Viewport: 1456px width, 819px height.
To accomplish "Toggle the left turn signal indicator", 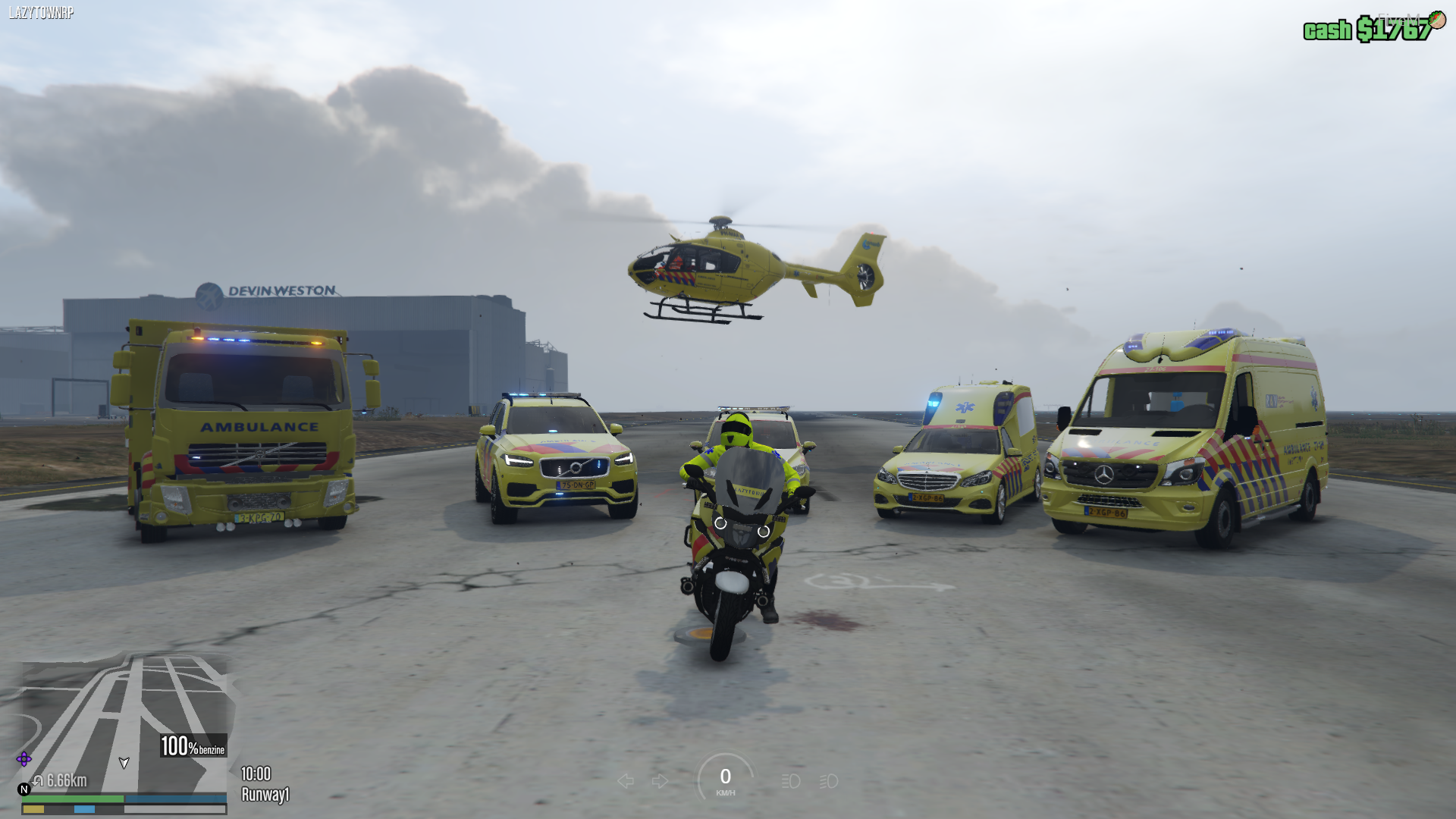I will (626, 781).
